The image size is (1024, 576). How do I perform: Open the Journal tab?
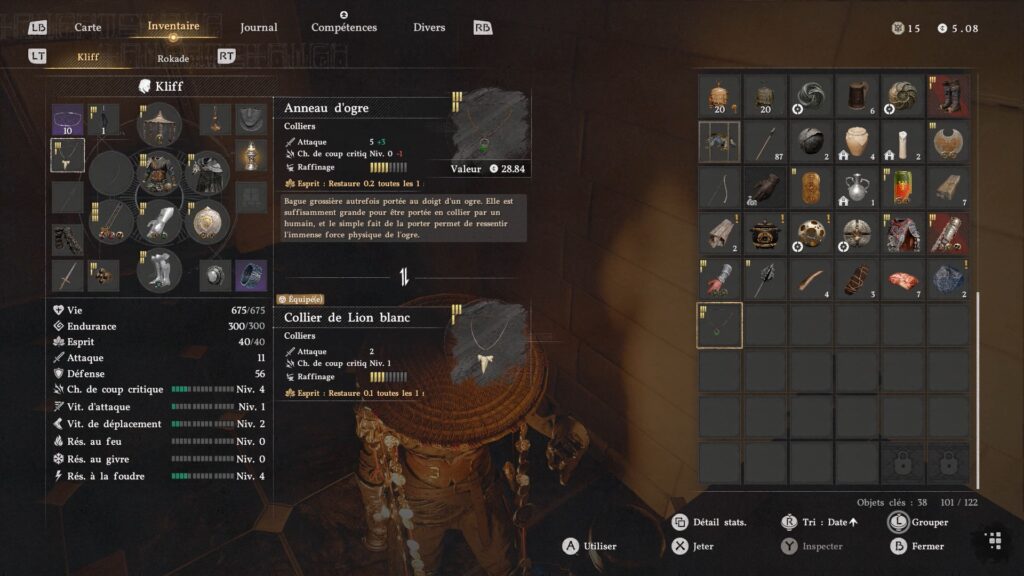coord(259,27)
